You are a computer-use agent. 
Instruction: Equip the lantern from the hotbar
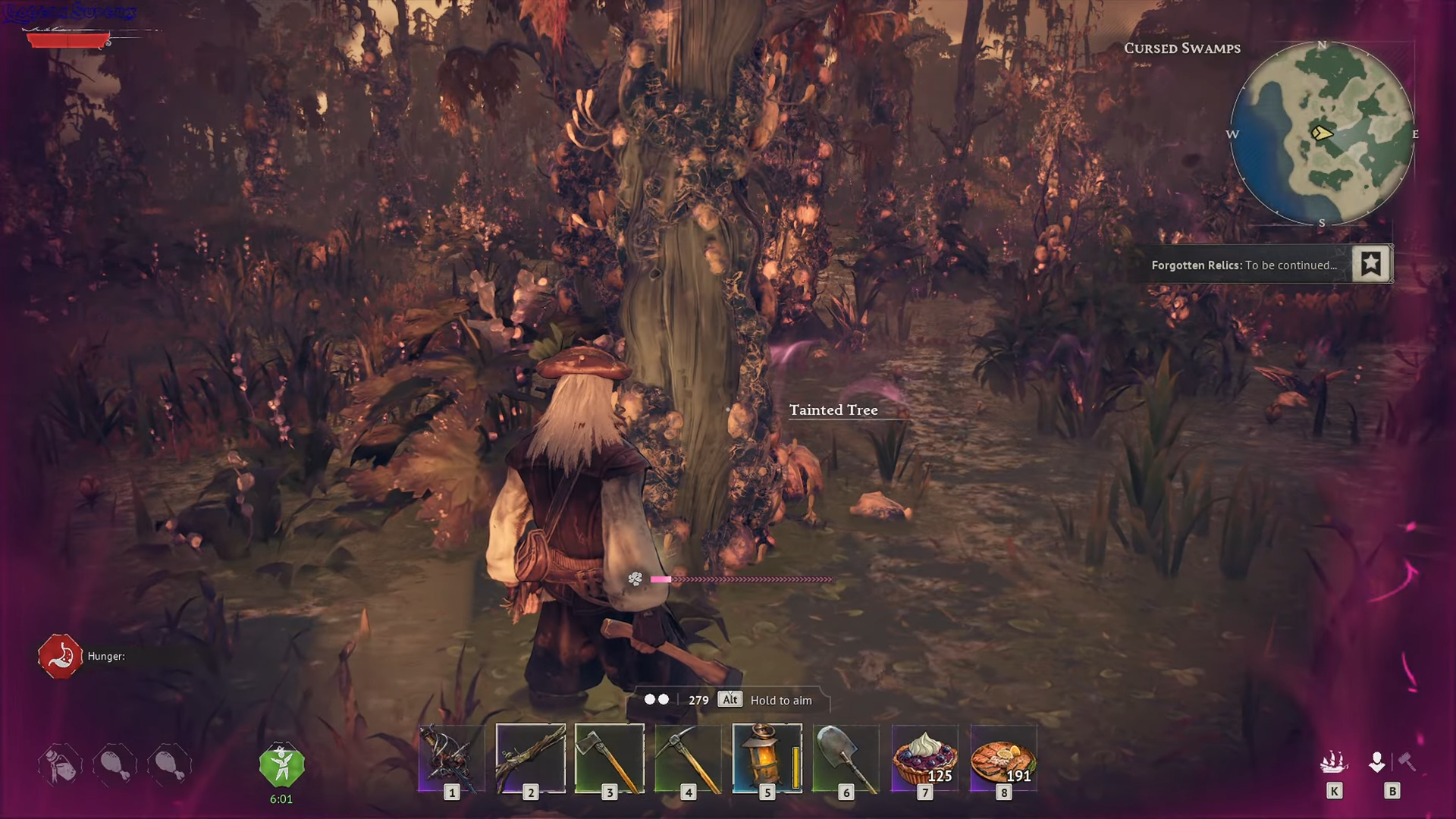point(767,758)
